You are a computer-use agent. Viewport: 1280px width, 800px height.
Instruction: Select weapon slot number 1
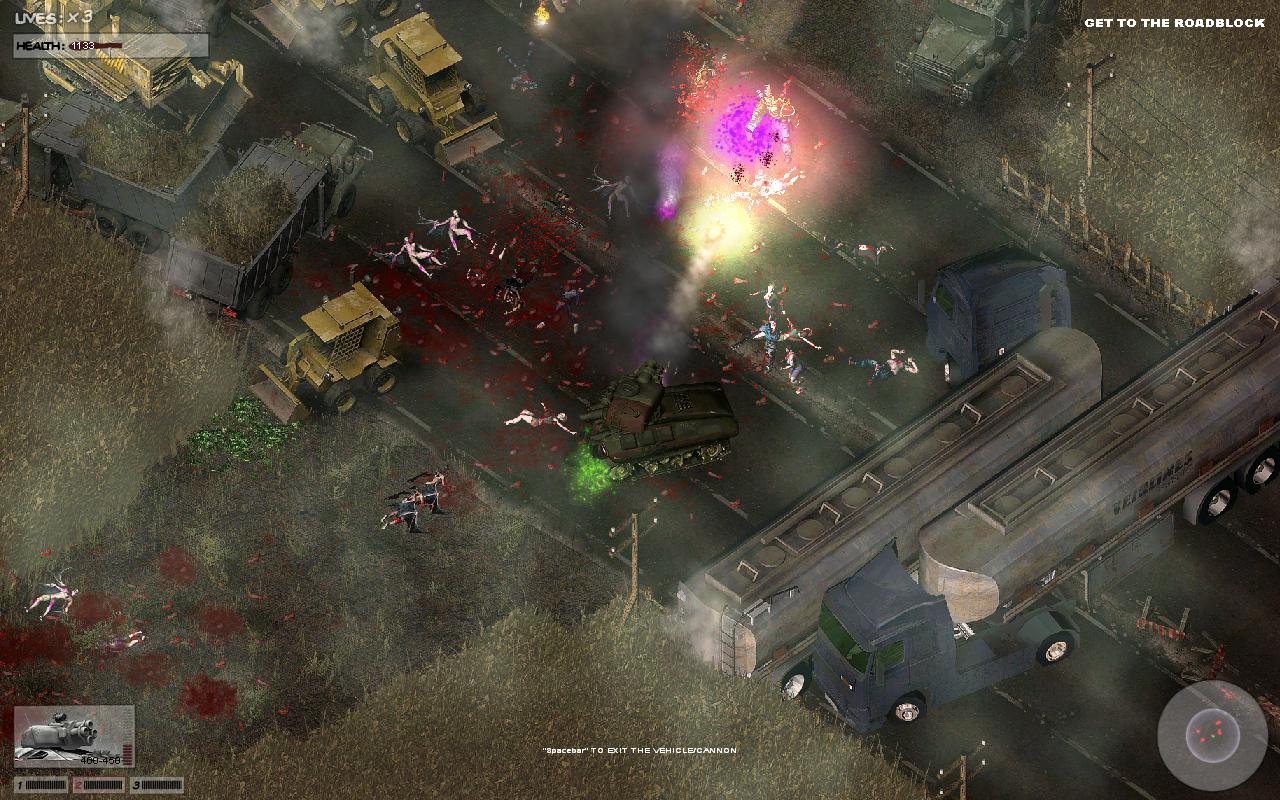tap(40, 785)
